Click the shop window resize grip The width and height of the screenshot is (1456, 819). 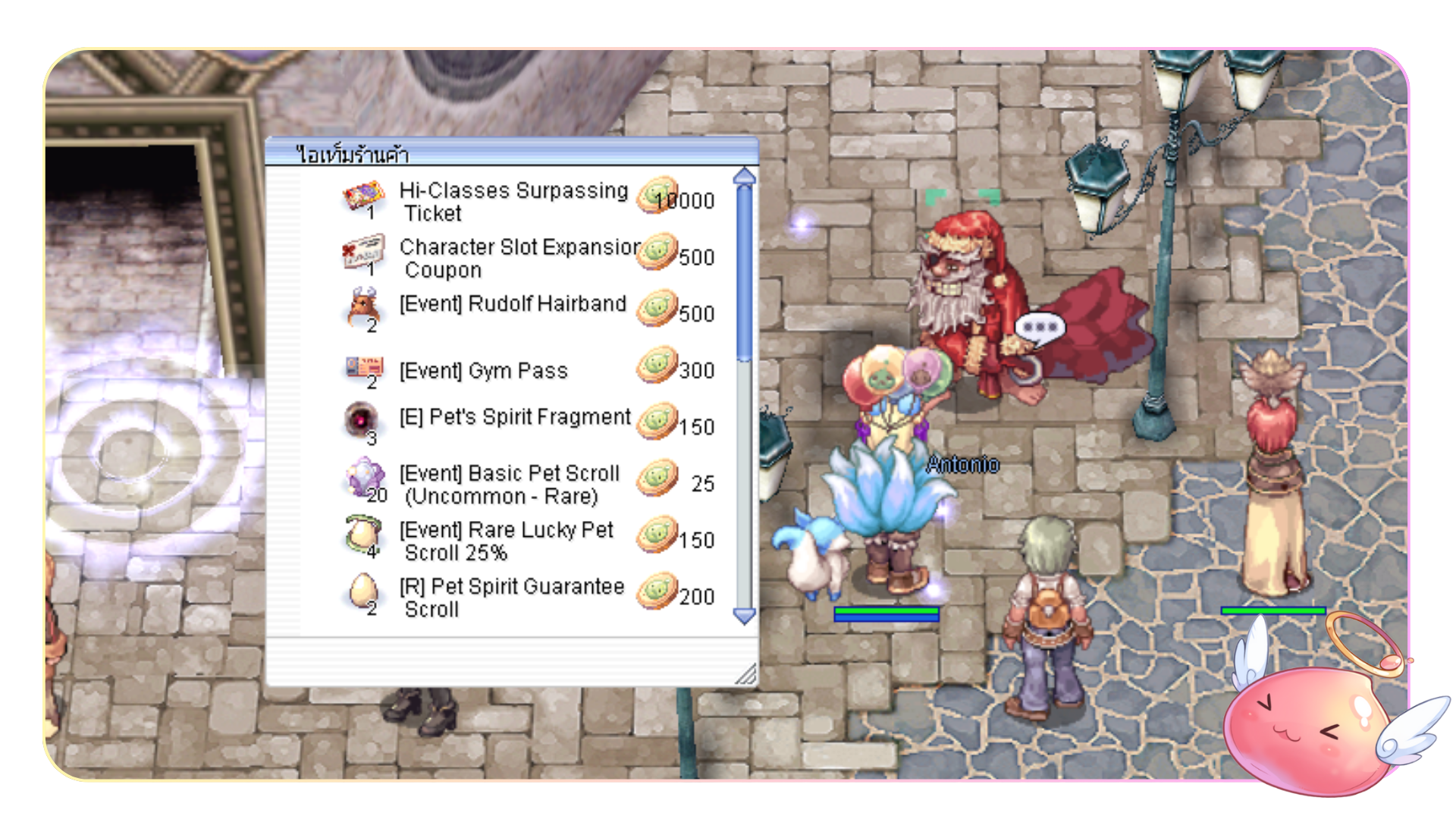[x=747, y=674]
